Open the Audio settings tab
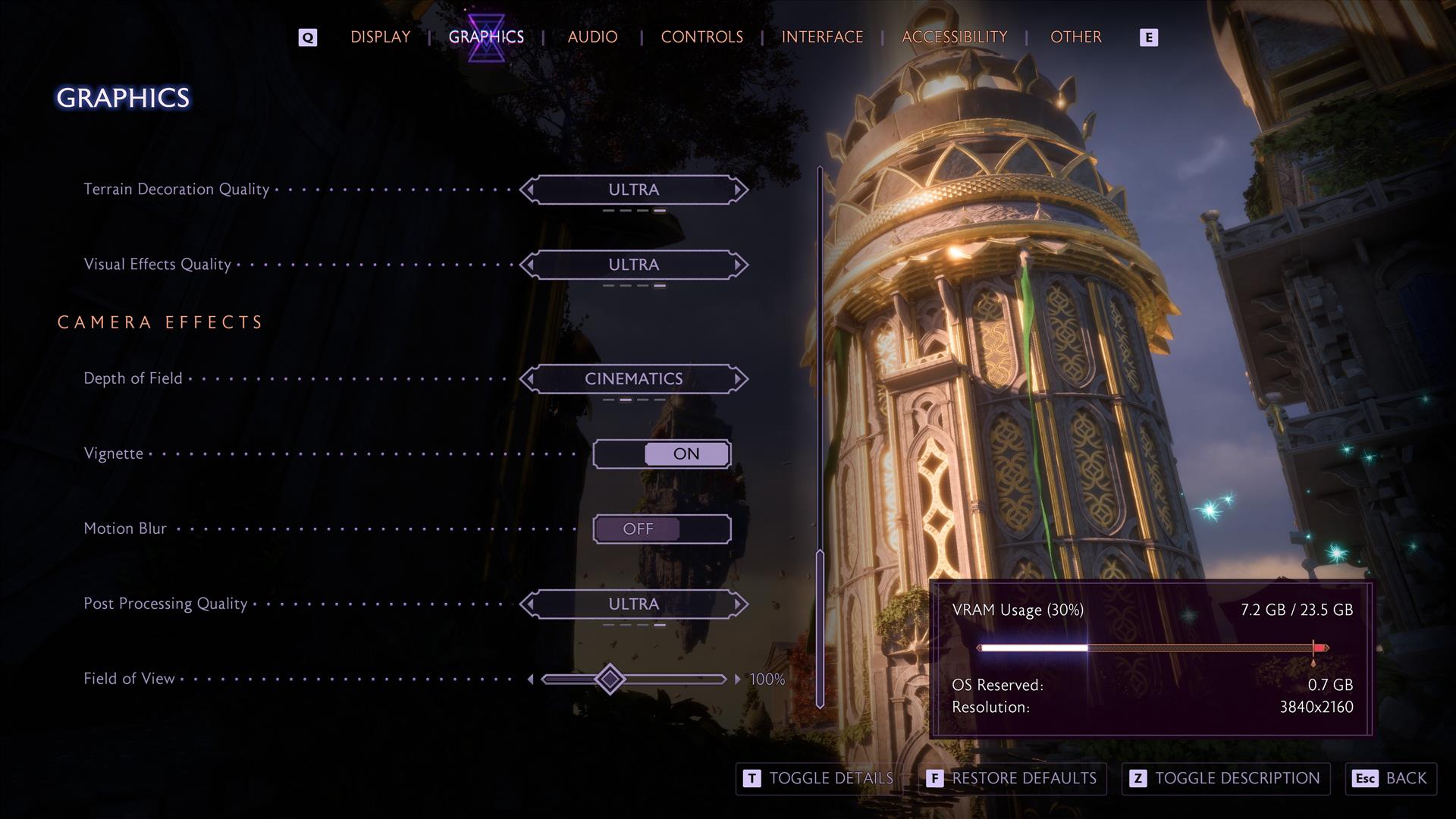1456x819 pixels. [x=592, y=37]
